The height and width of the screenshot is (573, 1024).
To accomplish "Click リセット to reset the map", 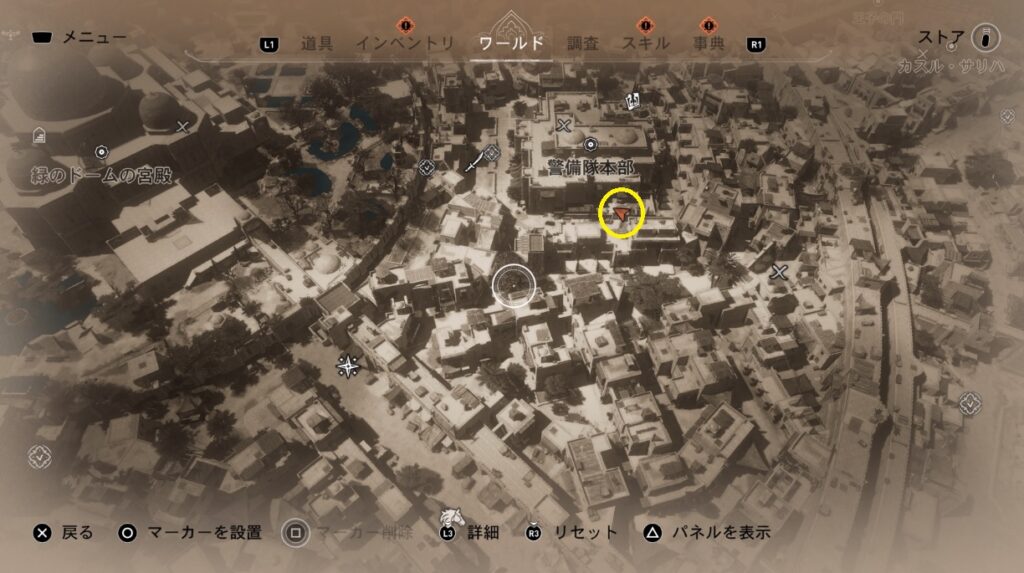I will pos(574,532).
